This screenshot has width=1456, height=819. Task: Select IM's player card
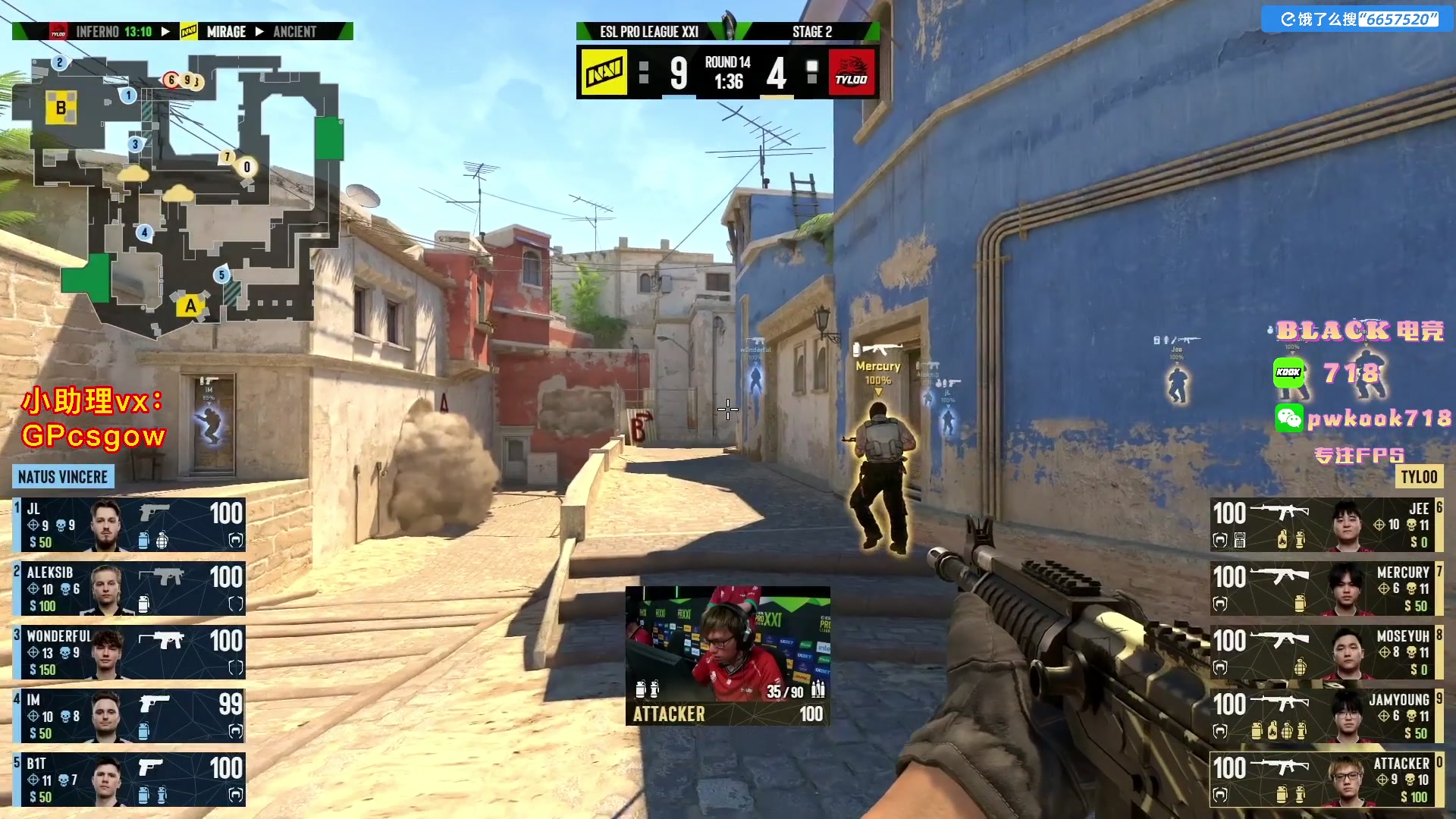tap(129, 716)
